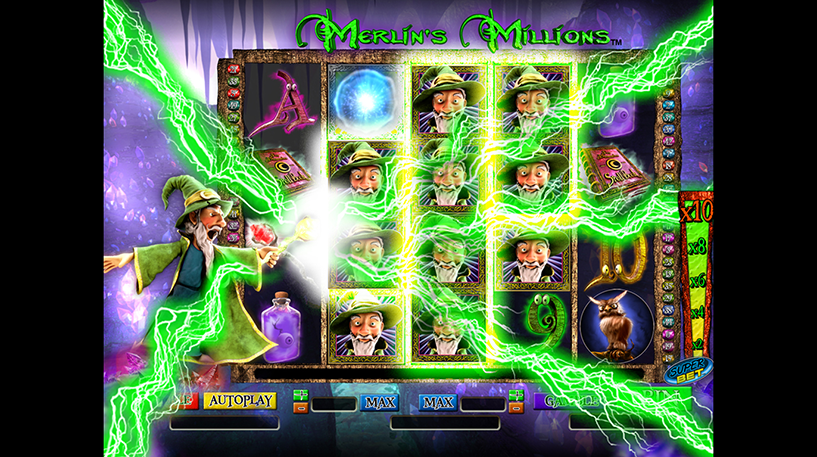
Task: Pick the x6 Super Bet multiplier
Action: [x=697, y=281]
